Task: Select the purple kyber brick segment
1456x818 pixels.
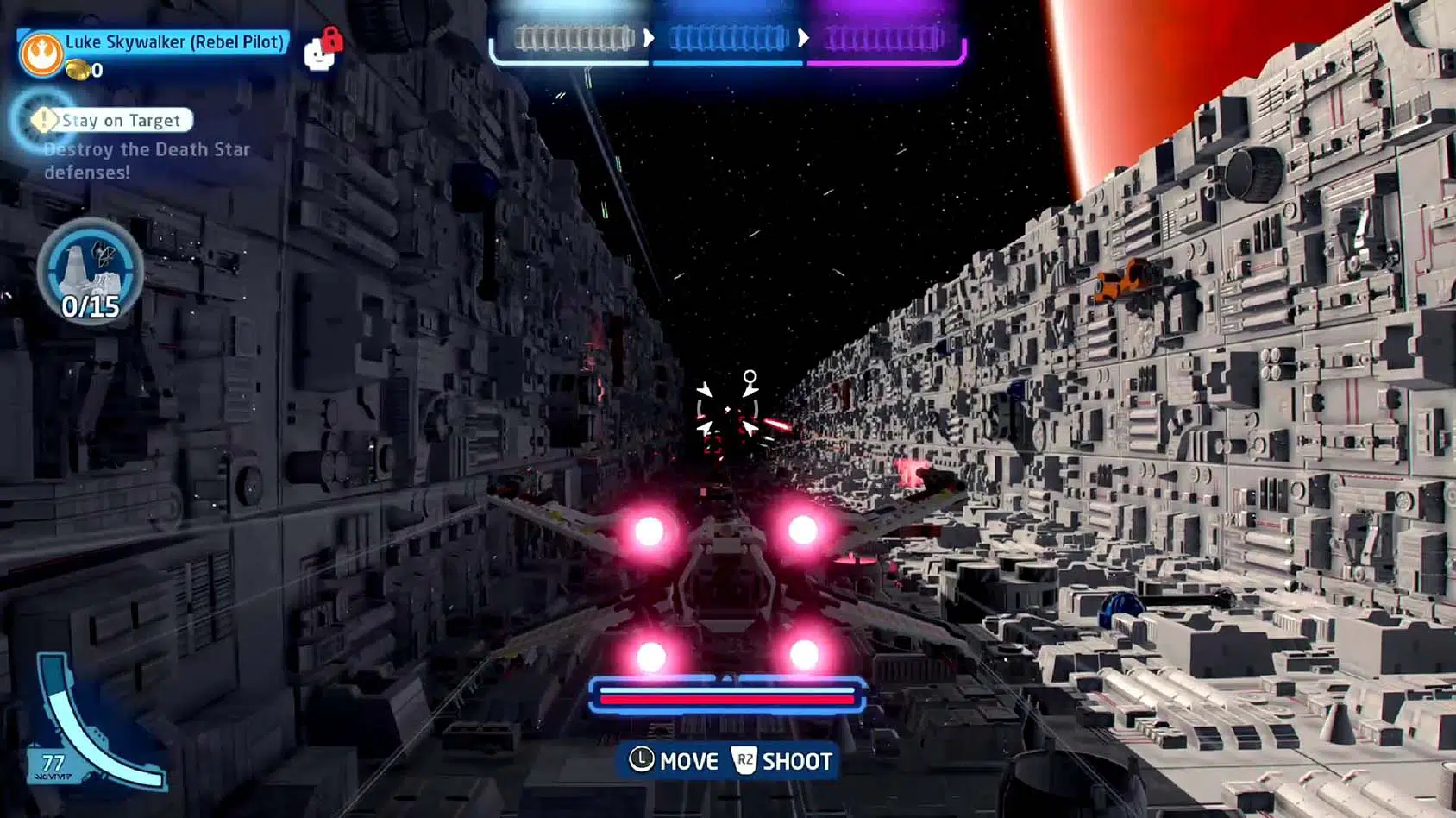Action: coord(882,39)
